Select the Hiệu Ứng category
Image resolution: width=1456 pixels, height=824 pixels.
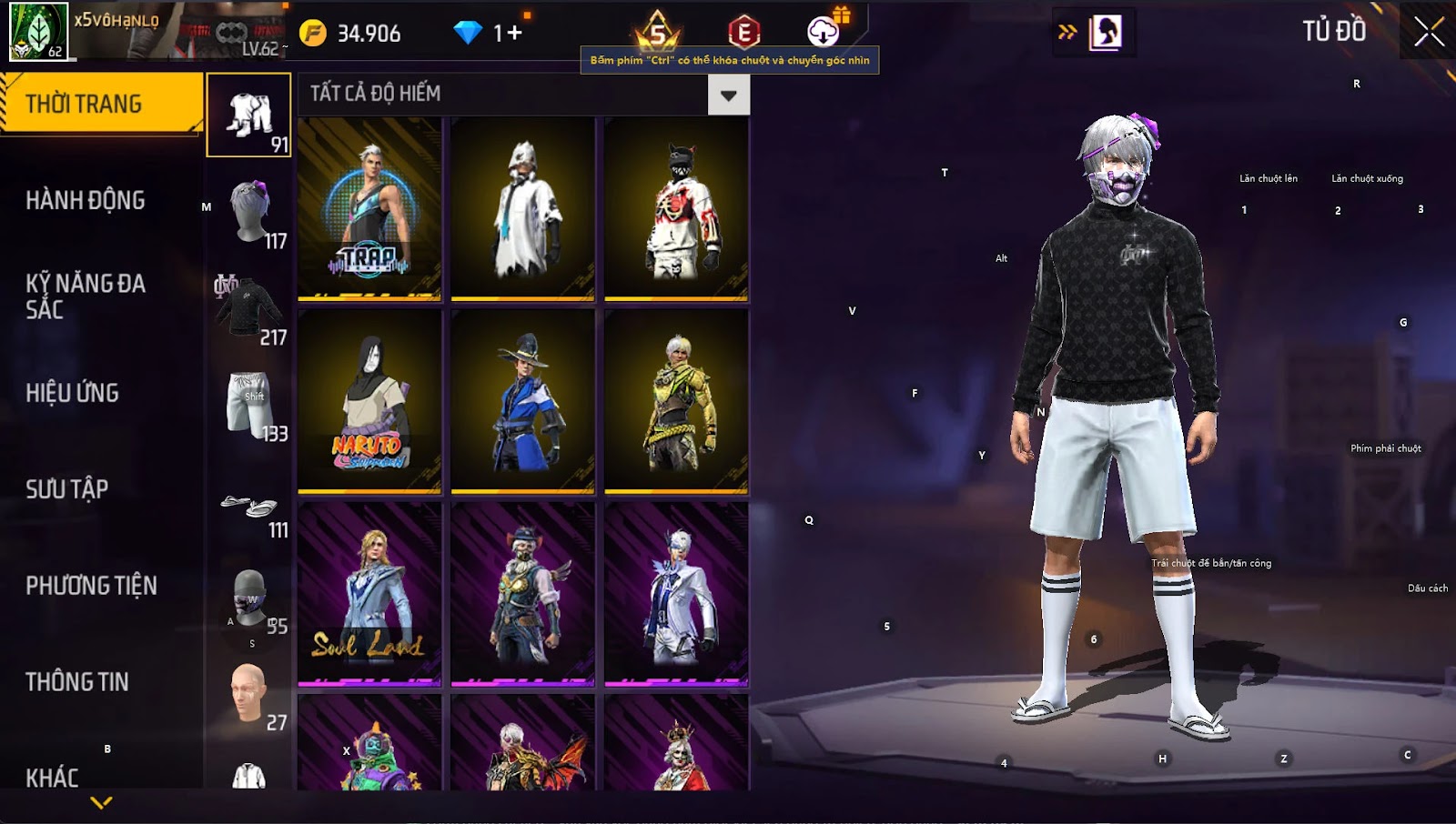click(73, 393)
